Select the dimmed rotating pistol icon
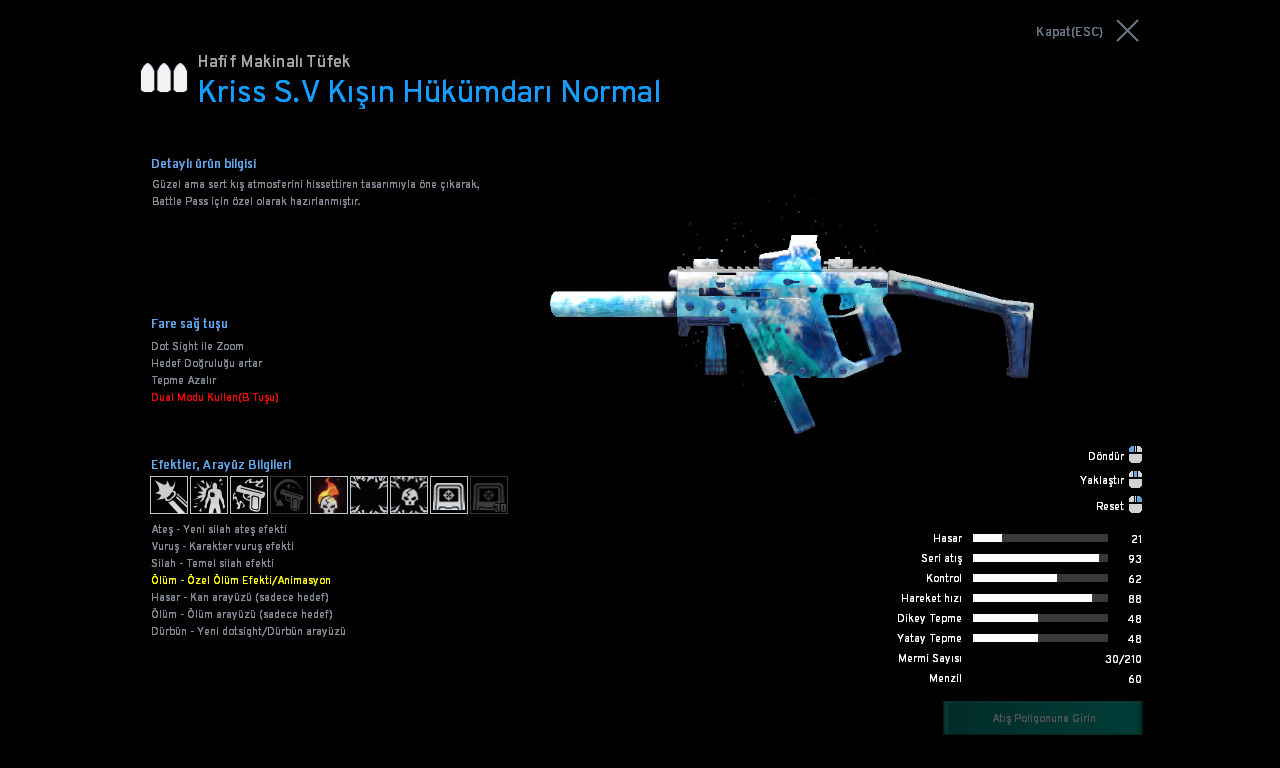The image size is (1280, 768). 289,495
